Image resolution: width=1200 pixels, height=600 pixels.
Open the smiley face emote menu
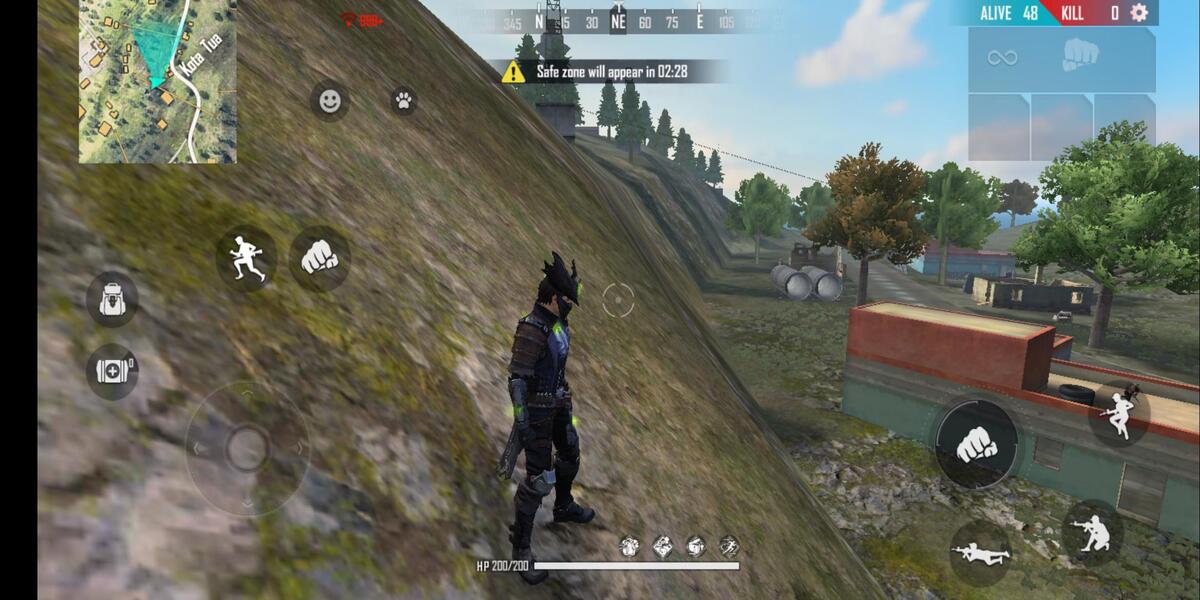[329, 100]
